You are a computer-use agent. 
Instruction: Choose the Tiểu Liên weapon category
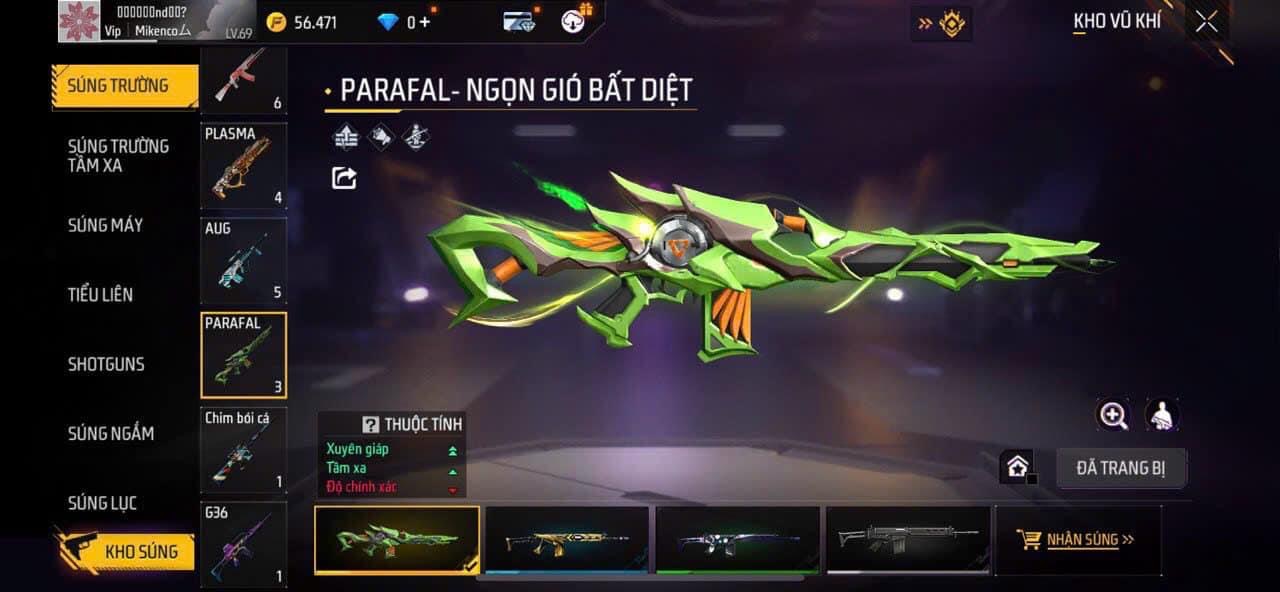click(100, 294)
